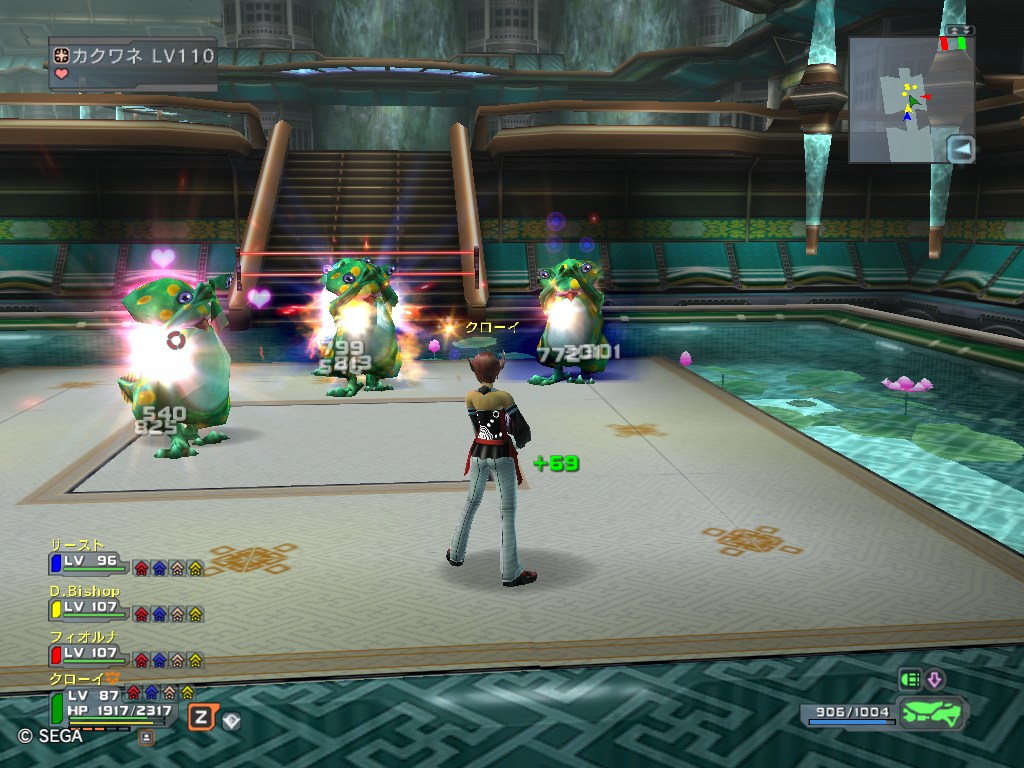Click the minimap's double-arrow zoom control
The width and height of the screenshot is (1024, 768).
pyautogui.click(x=958, y=31)
